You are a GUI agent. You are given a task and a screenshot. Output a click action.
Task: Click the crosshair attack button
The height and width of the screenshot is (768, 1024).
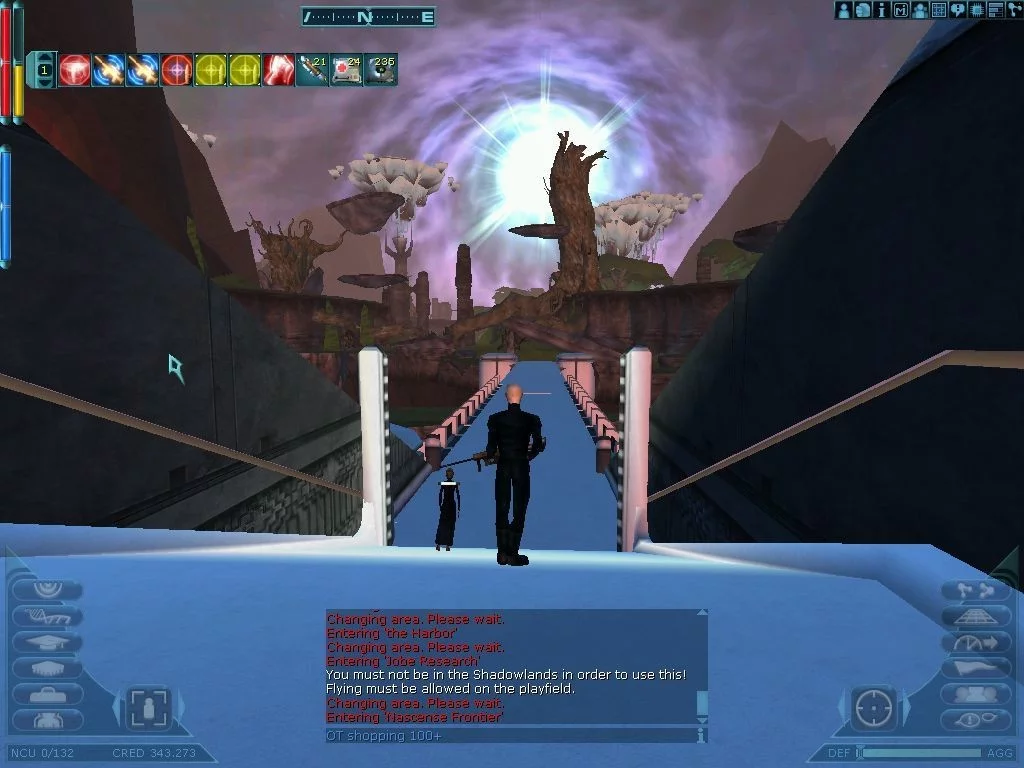[x=873, y=708]
